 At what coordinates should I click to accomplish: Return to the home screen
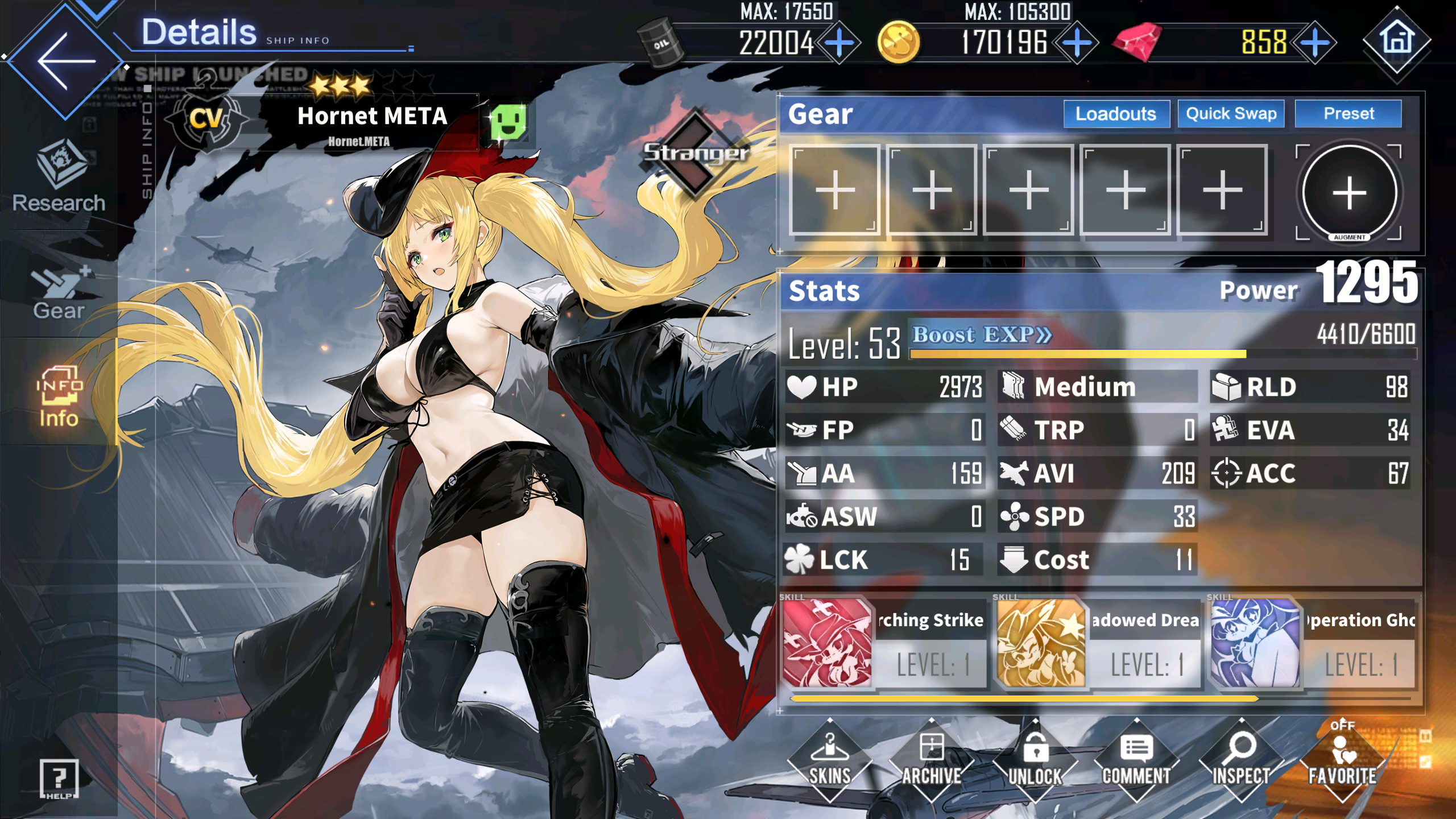[x=1396, y=41]
